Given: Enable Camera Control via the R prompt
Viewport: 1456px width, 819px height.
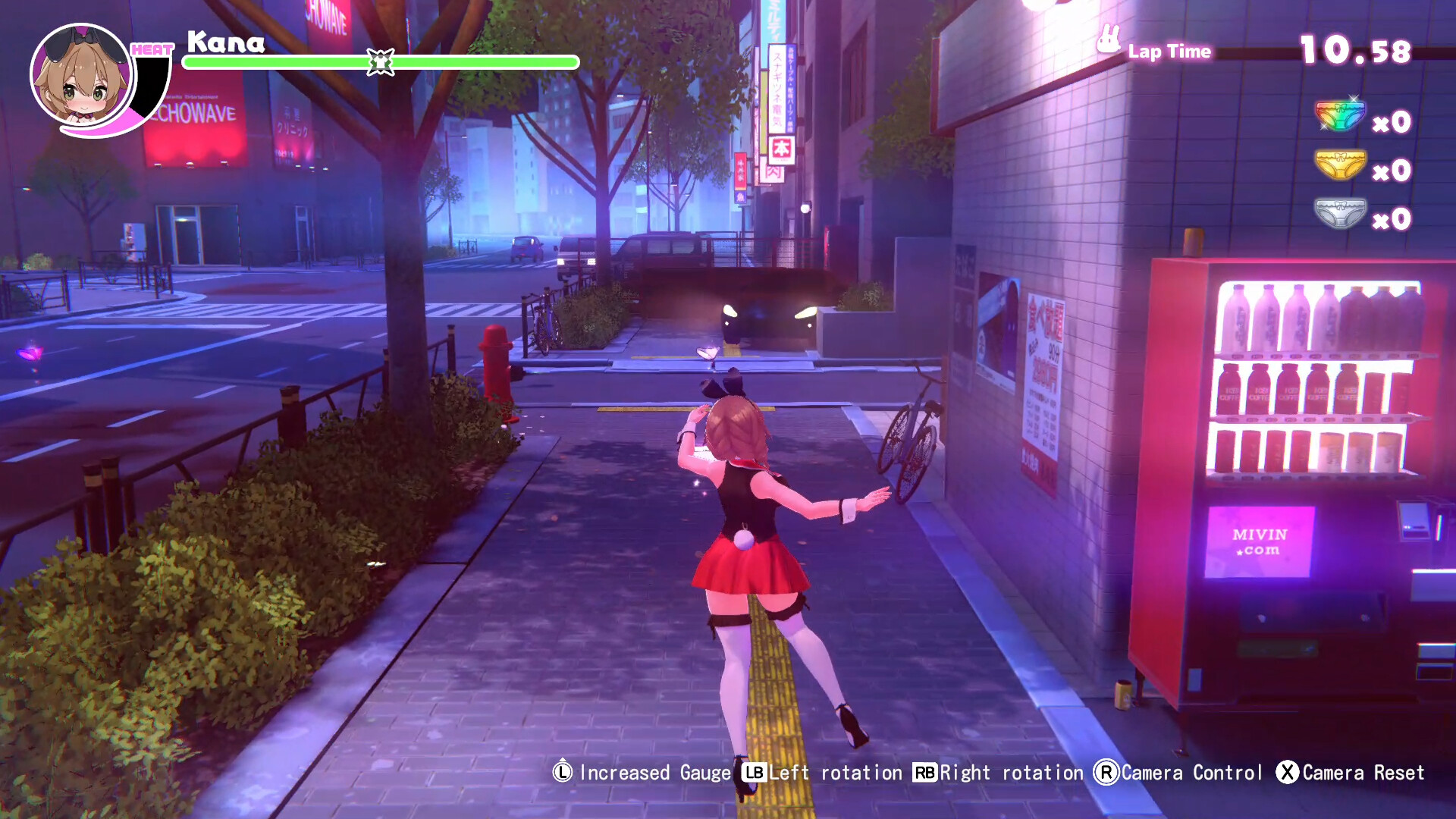Looking at the screenshot, I should point(1107,773).
